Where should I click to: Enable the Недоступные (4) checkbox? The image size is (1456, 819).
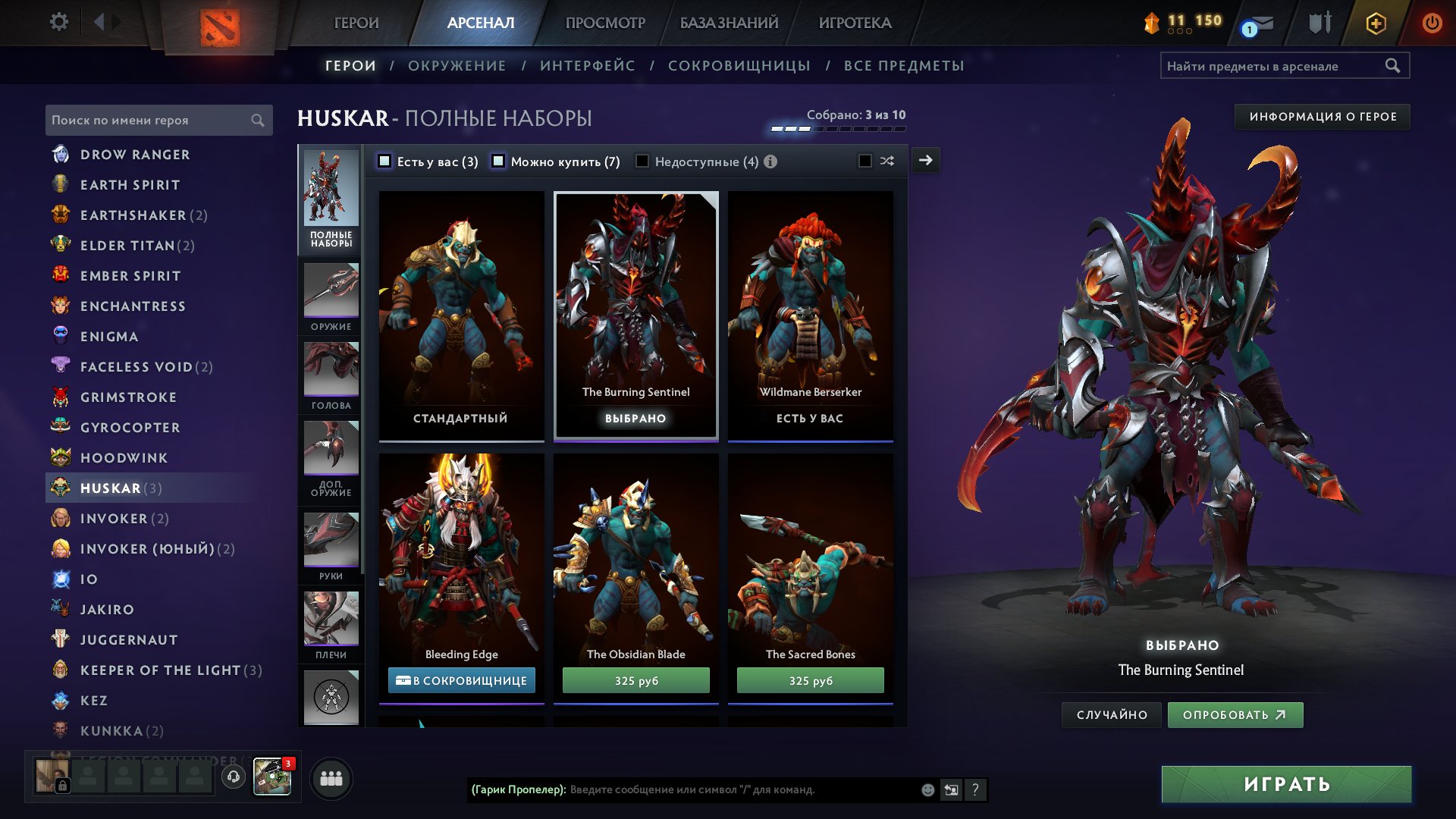[x=642, y=161]
